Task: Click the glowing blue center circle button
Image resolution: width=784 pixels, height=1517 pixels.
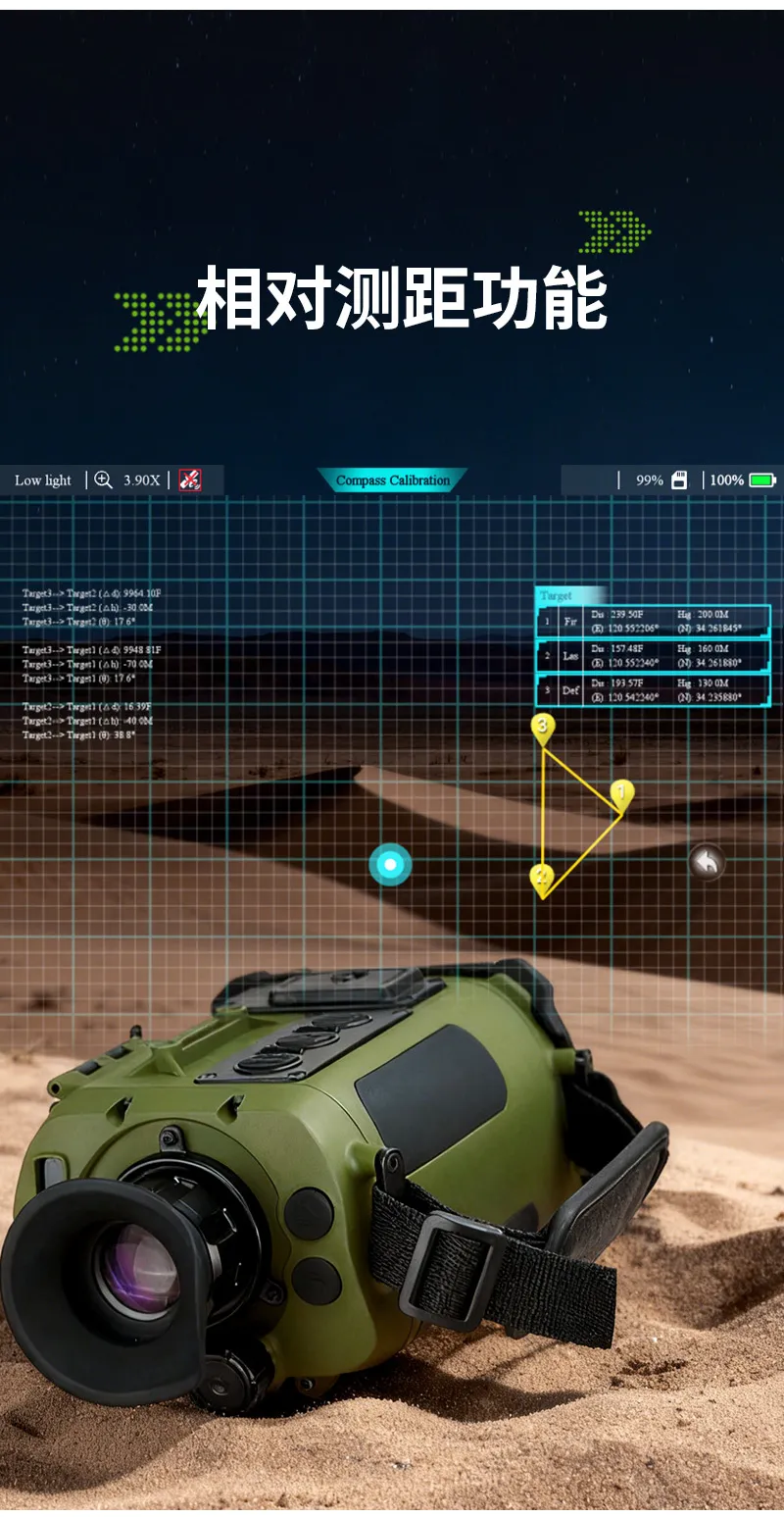Action: coord(390,865)
